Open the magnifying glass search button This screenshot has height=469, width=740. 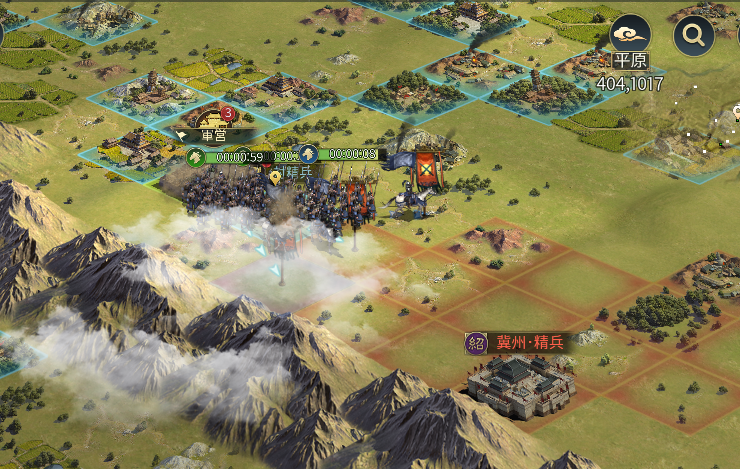(x=693, y=36)
